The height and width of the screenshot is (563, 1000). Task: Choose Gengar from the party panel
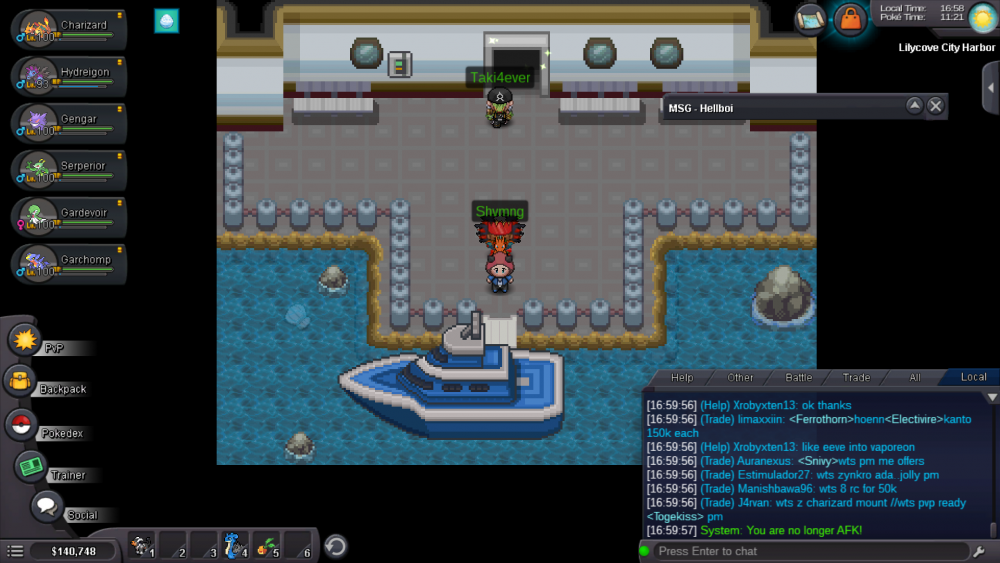[68, 122]
